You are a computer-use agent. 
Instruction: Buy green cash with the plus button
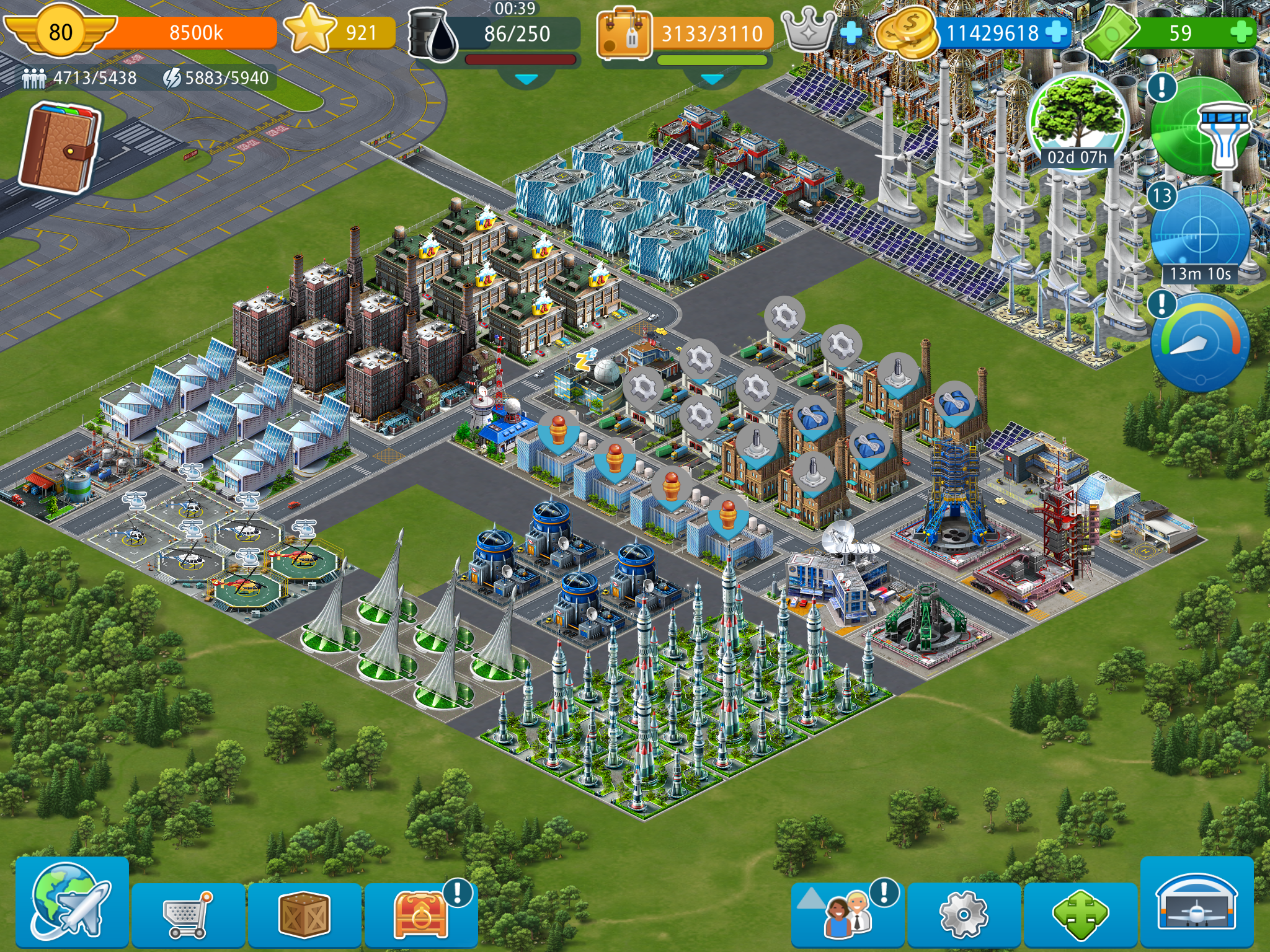click(1241, 32)
